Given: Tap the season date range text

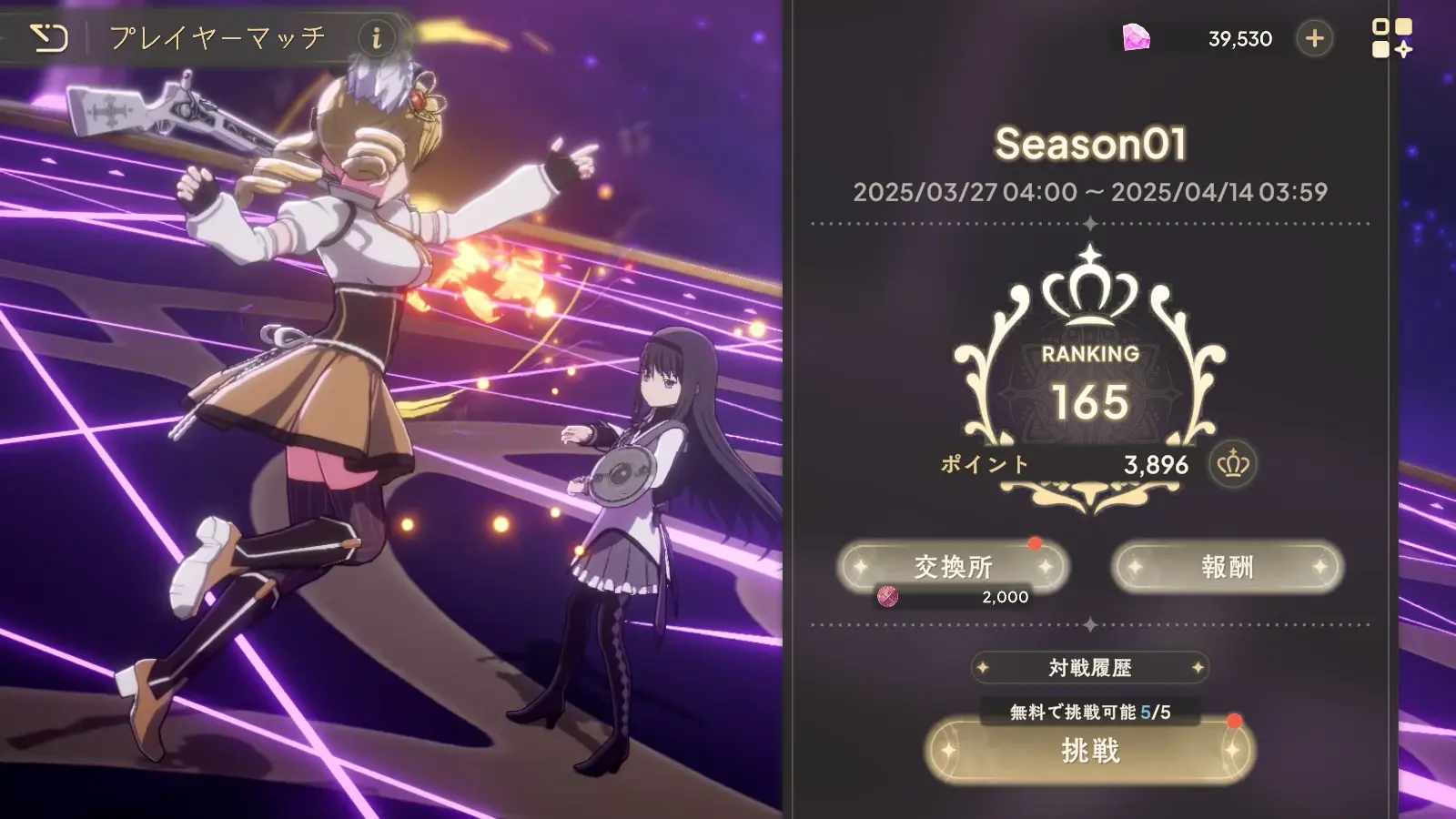Looking at the screenshot, I should click(x=1091, y=192).
